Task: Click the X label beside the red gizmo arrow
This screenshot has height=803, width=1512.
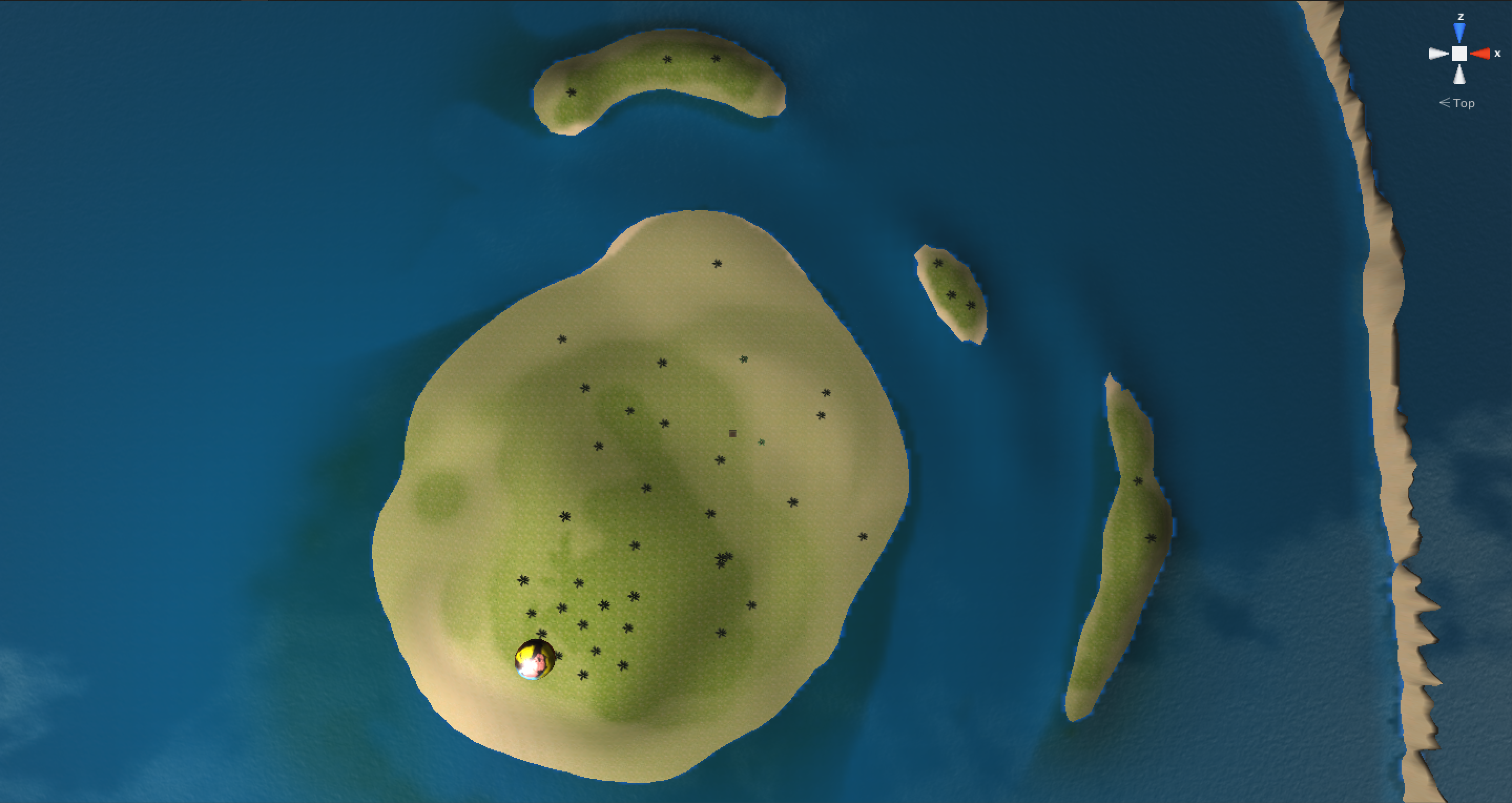Action: 1498,54
